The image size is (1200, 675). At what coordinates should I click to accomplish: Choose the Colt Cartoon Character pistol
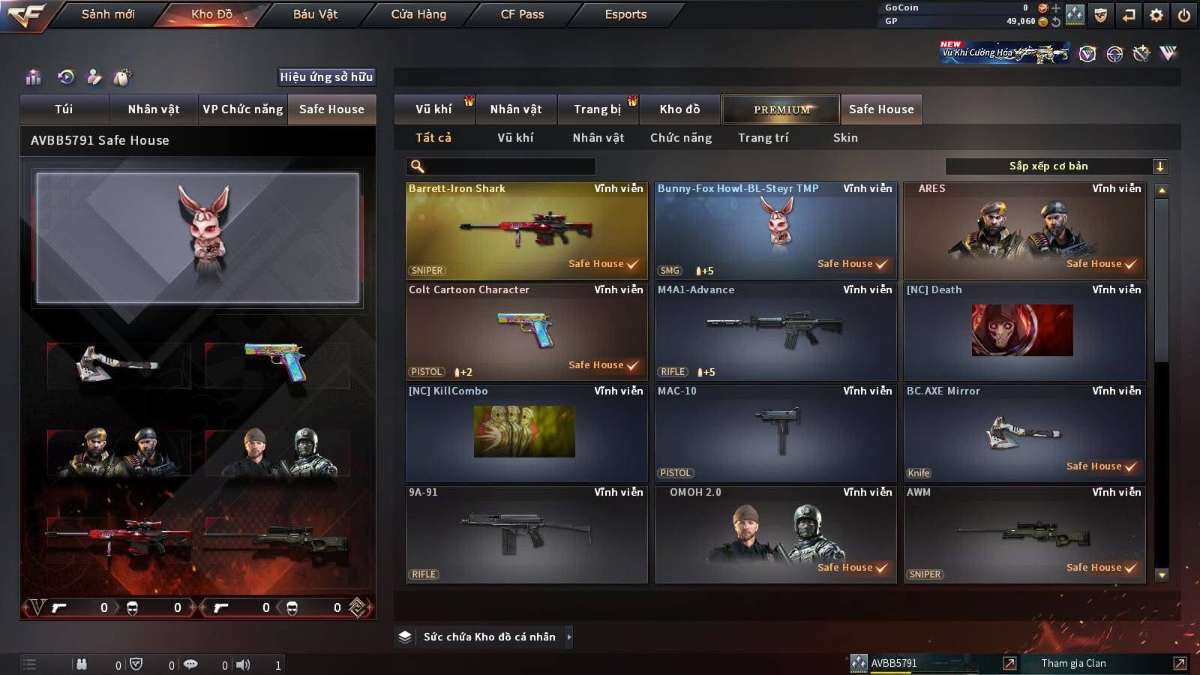(526, 331)
